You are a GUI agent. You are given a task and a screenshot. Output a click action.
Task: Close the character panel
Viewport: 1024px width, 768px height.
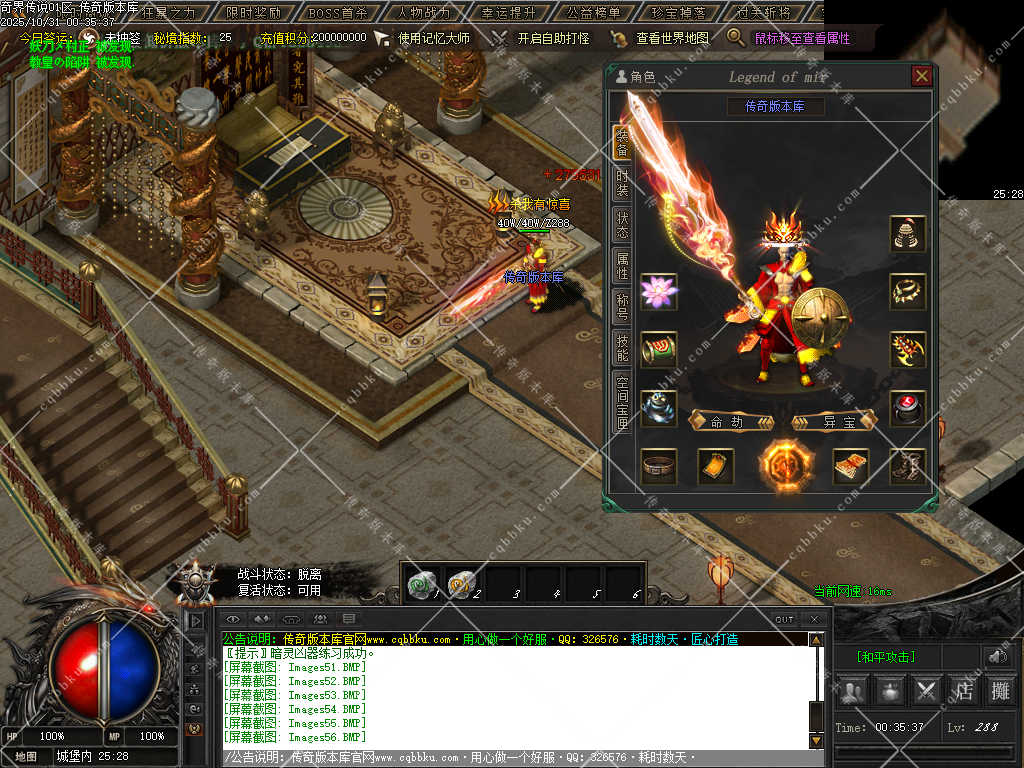(x=921, y=76)
